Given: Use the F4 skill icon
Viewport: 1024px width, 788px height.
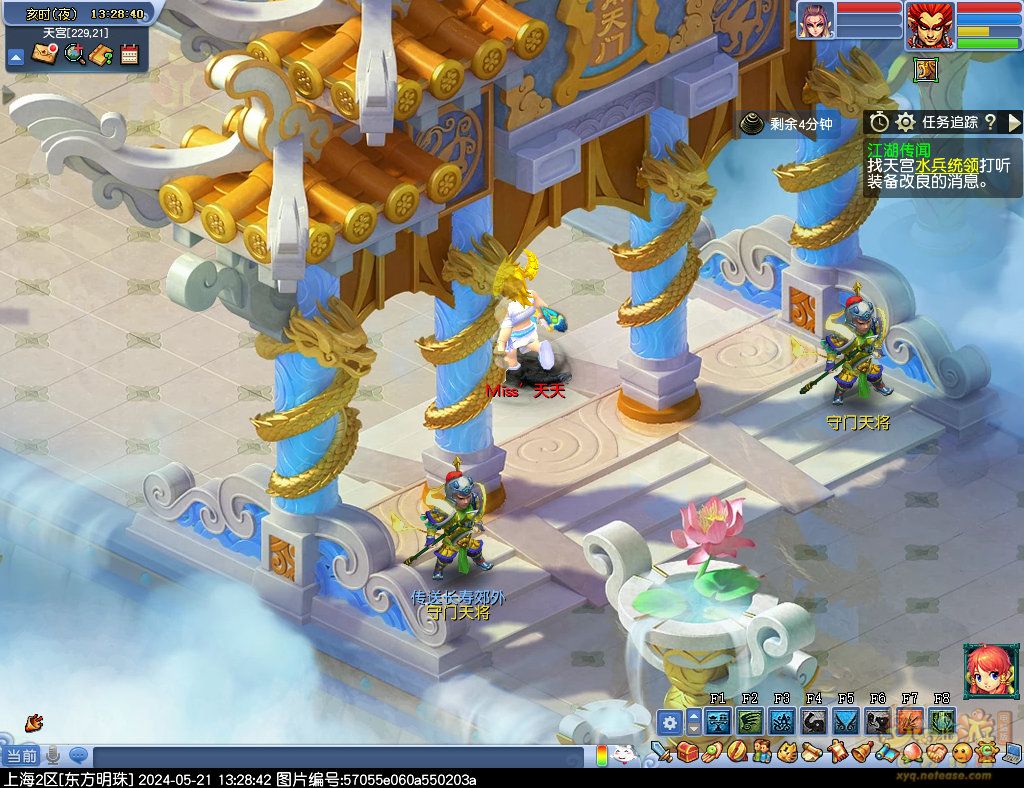Looking at the screenshot, I should (814, 721).
